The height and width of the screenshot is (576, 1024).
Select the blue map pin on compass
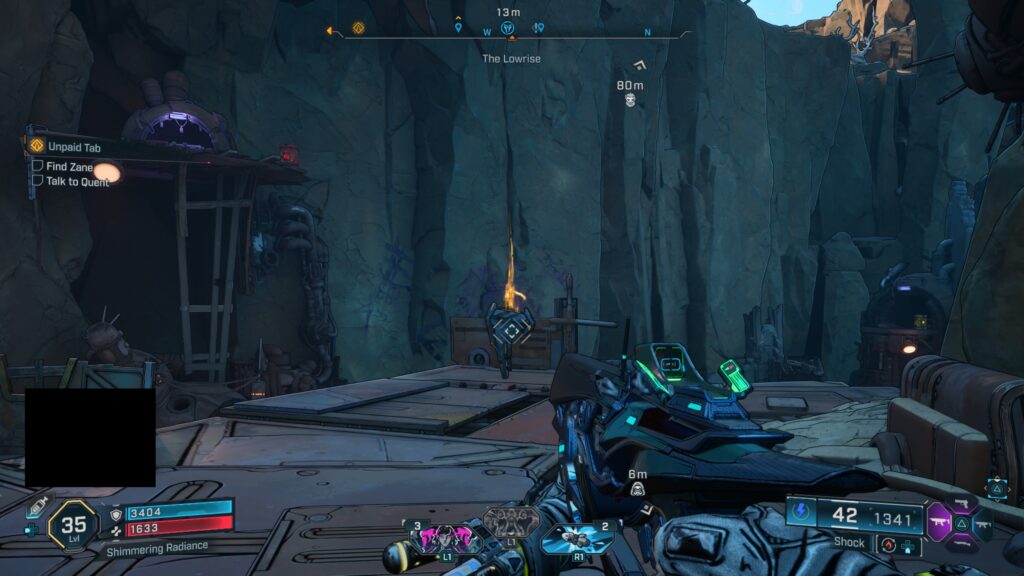click(x=459, y=28)
